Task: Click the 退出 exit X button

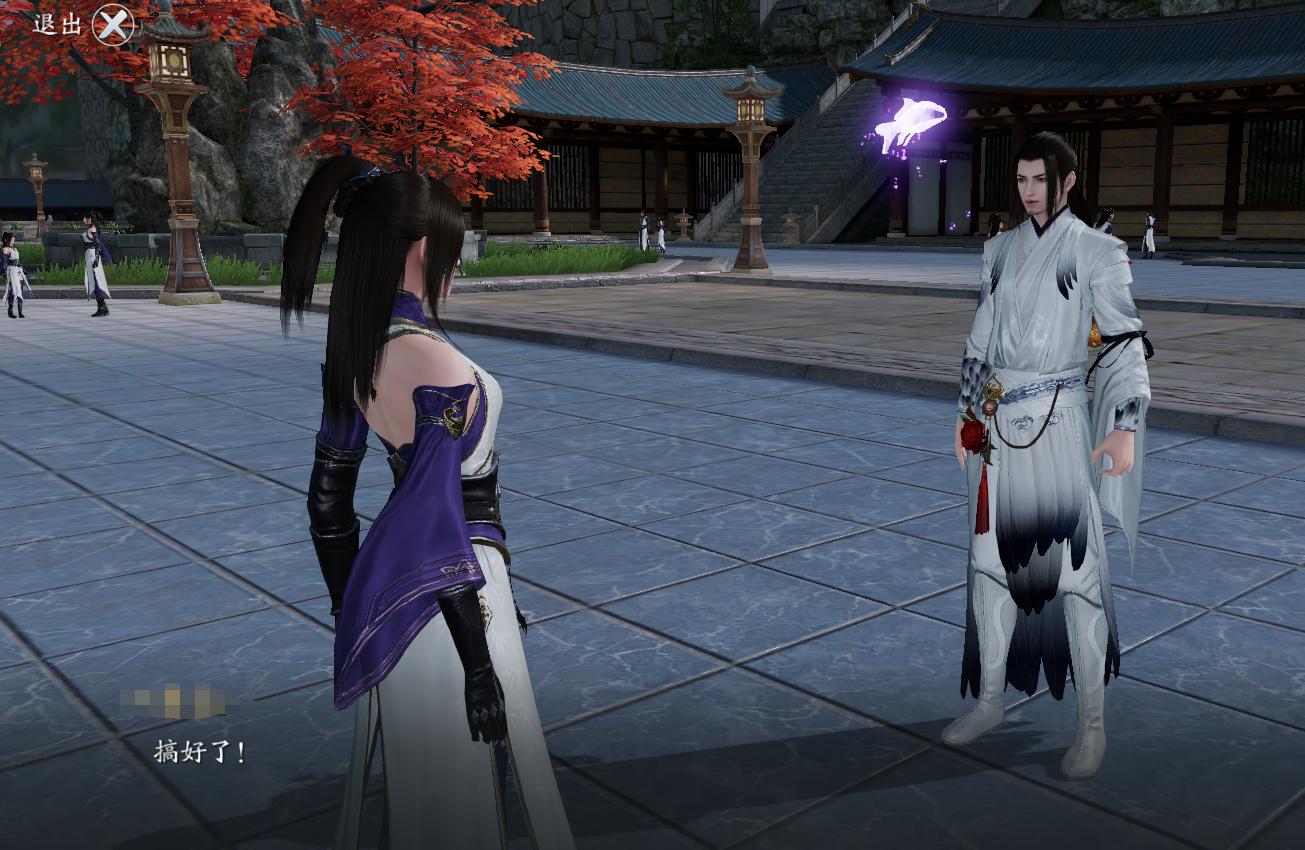Action: click(x=112, y=24)
